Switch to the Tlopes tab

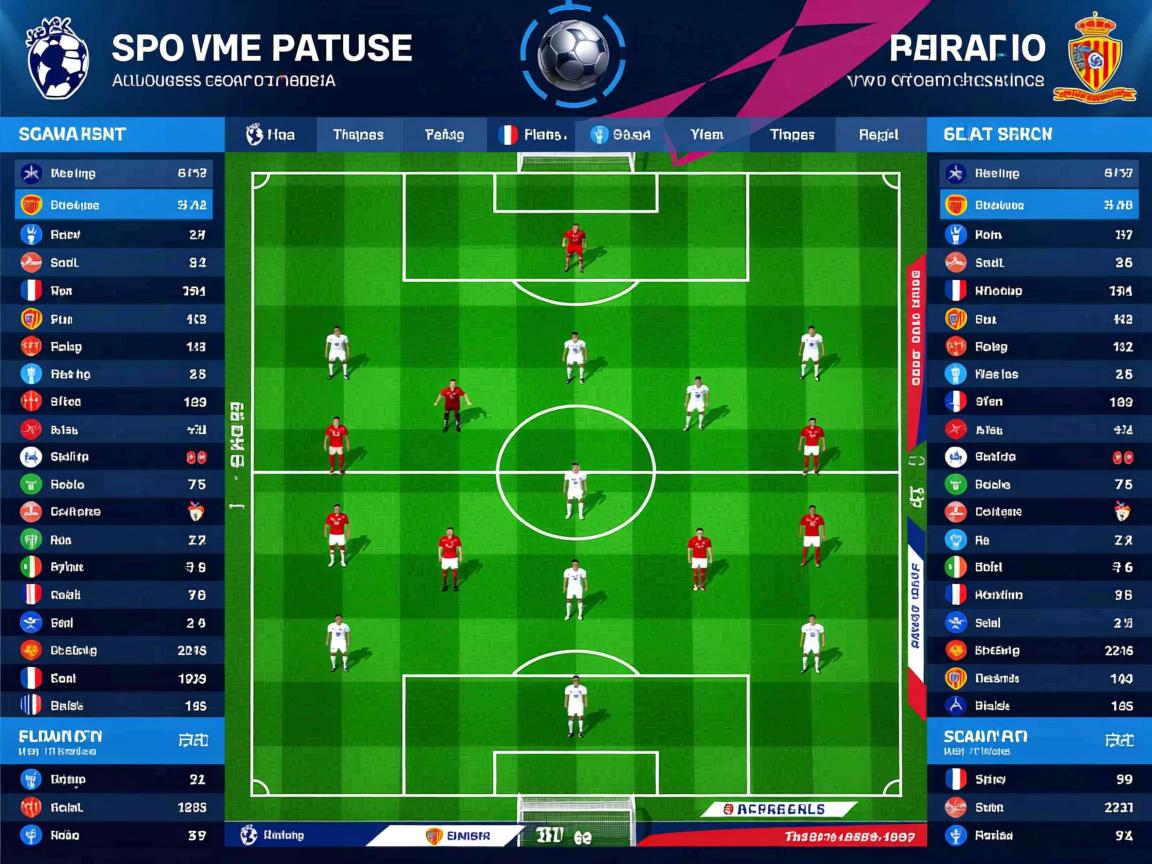click(792, 135)
